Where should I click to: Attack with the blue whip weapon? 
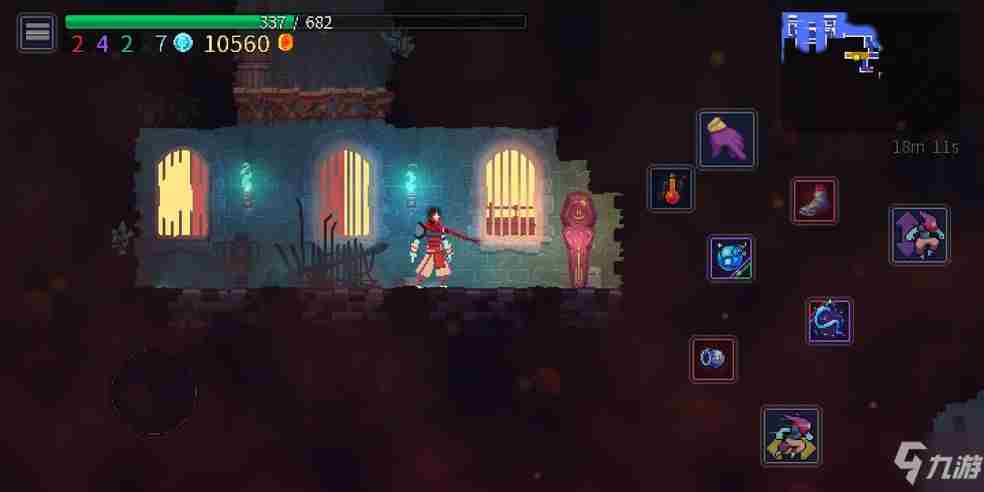(x=829, y=321)
